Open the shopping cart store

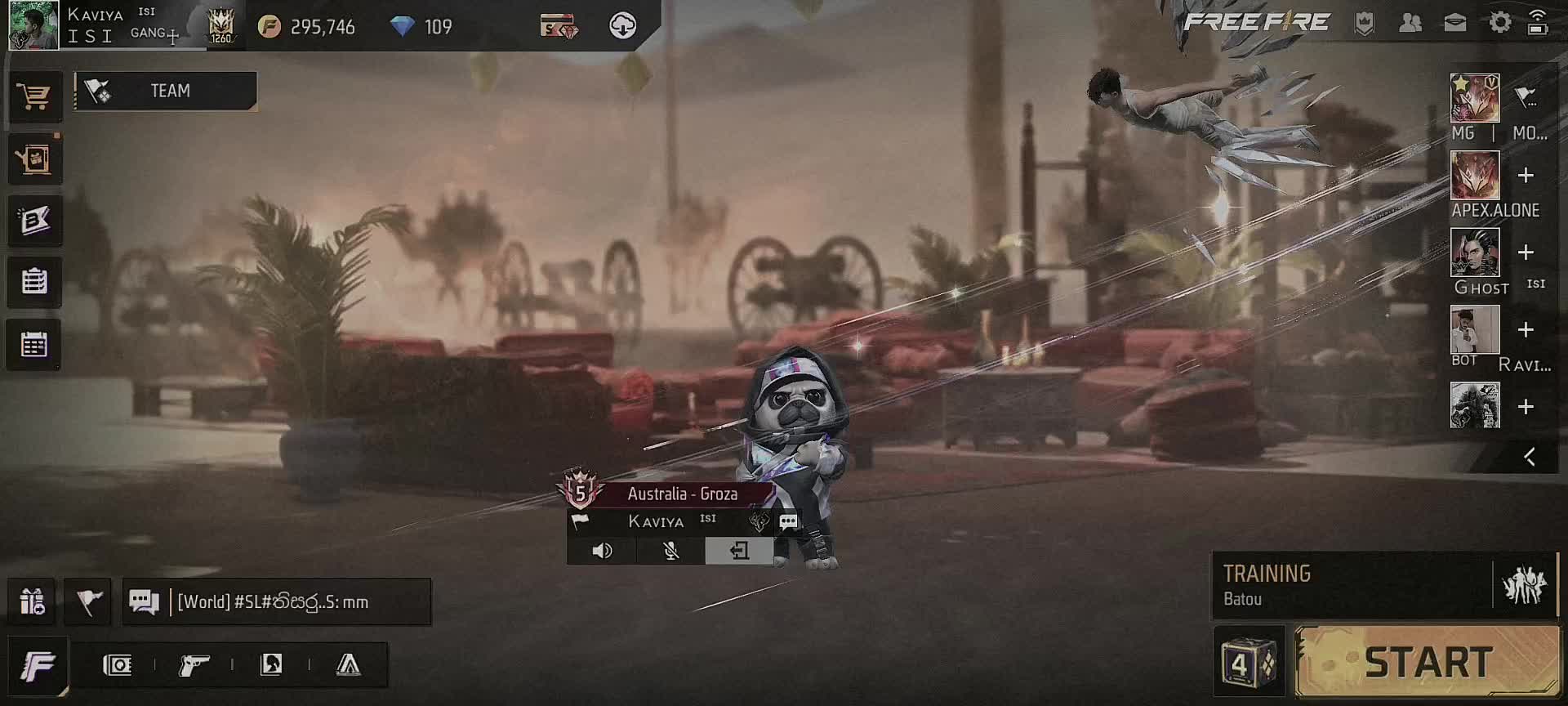click(x=33, y=97)
